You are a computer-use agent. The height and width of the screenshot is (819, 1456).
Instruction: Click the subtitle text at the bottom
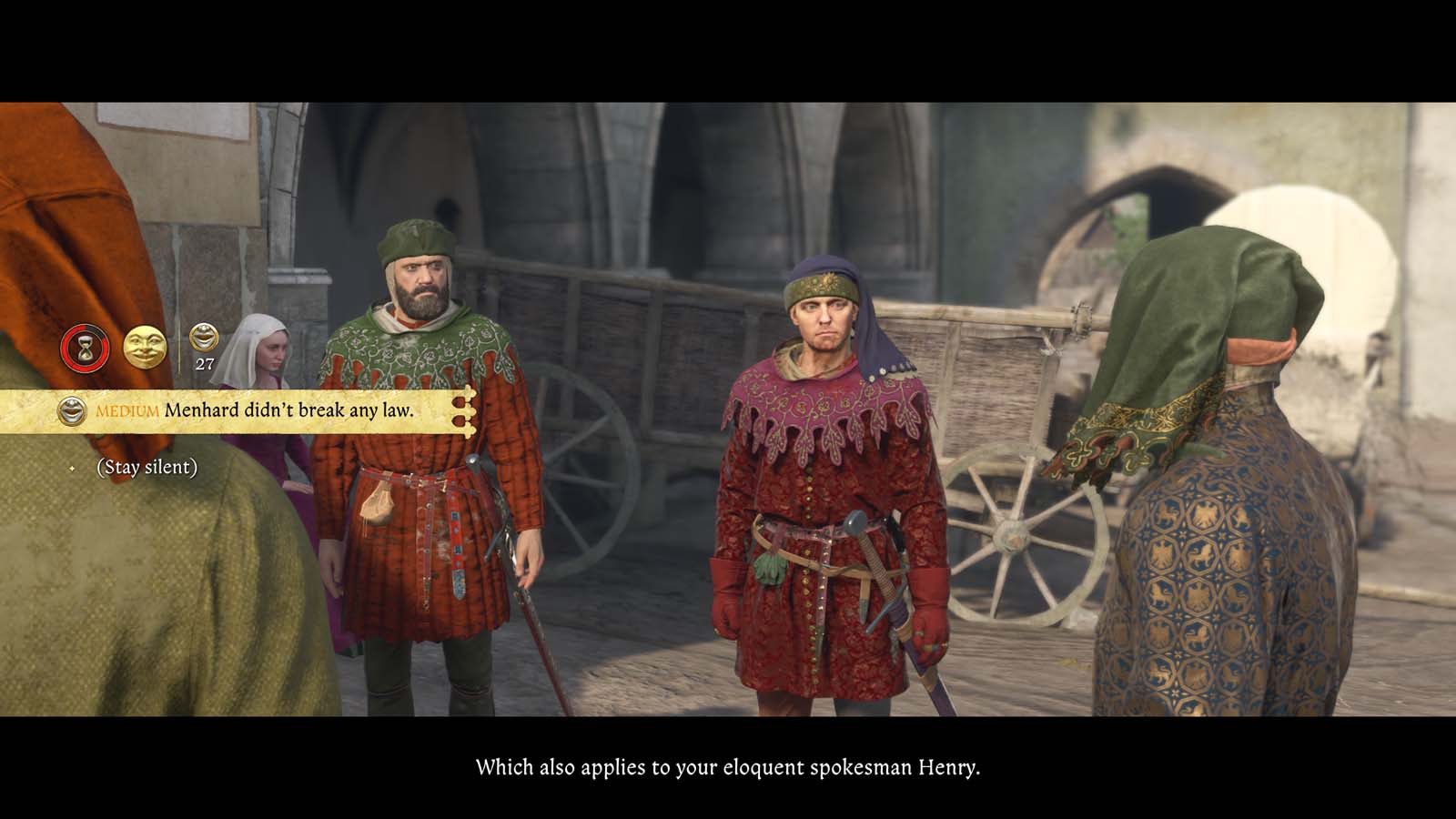click(x=728, y=767)
